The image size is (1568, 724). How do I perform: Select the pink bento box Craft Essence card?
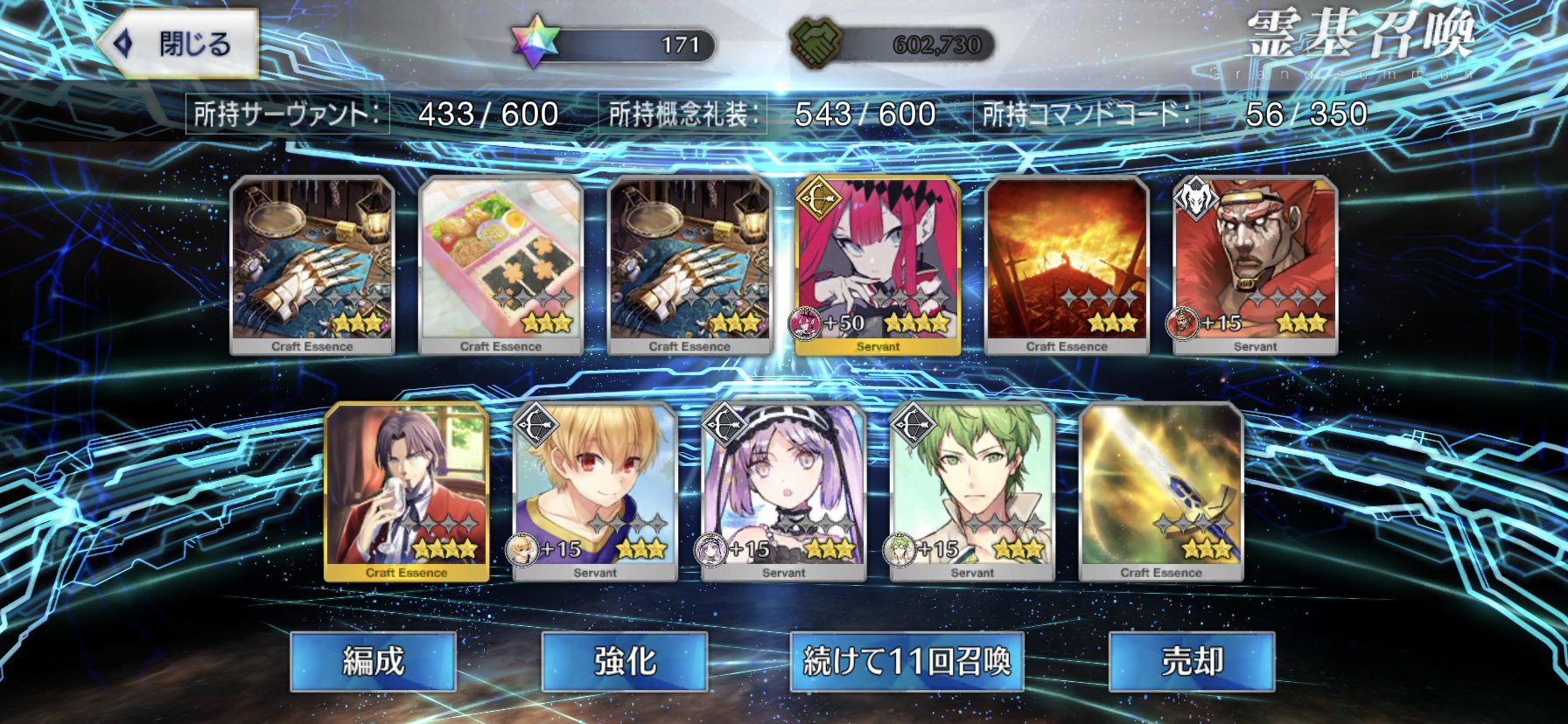(500, 264)
